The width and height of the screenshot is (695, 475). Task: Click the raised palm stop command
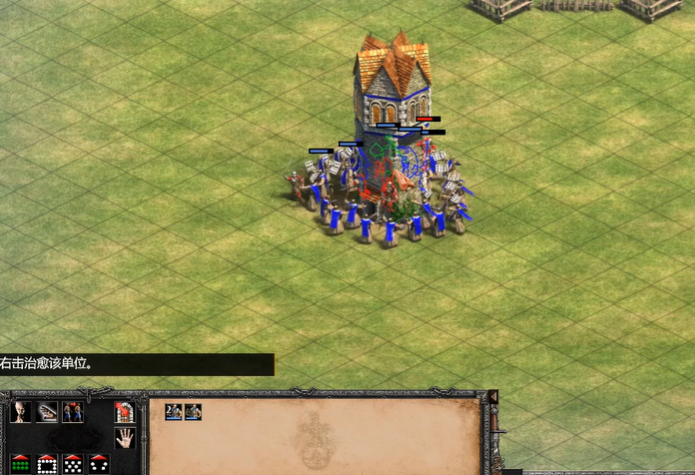pos(124,437)
